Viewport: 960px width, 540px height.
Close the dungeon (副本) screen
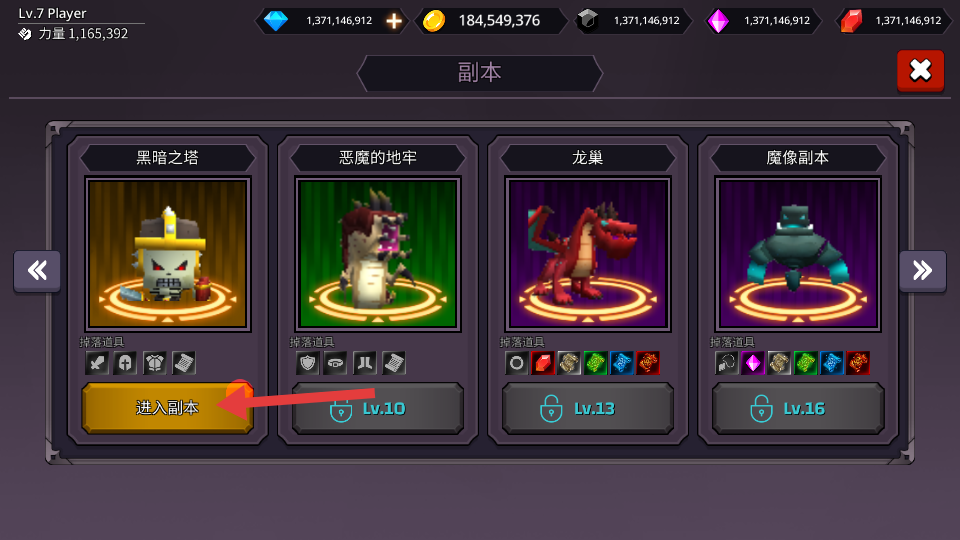click(x=920, y=70)
